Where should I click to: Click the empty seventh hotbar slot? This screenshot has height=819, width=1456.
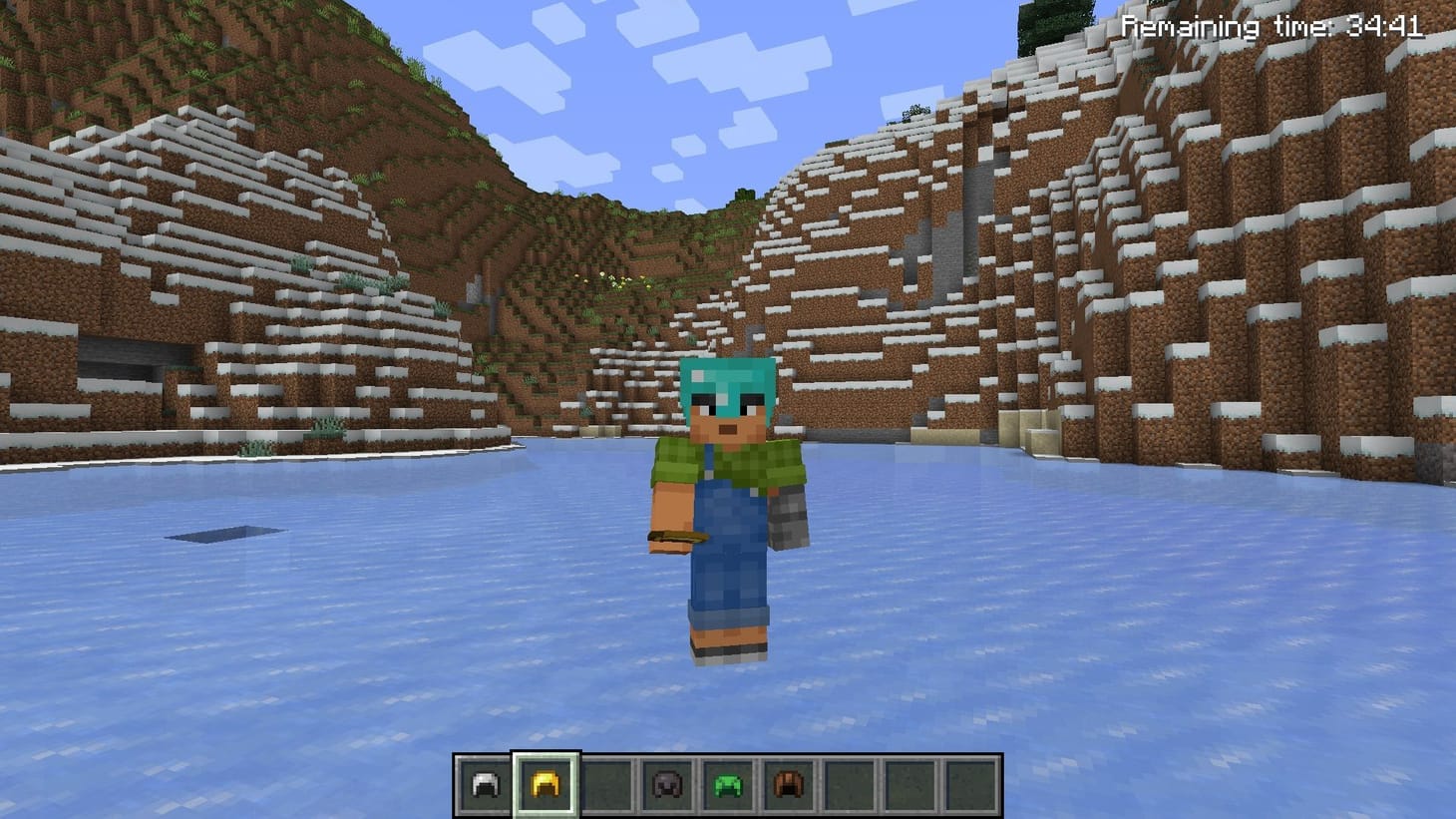(x=849, y=783)
